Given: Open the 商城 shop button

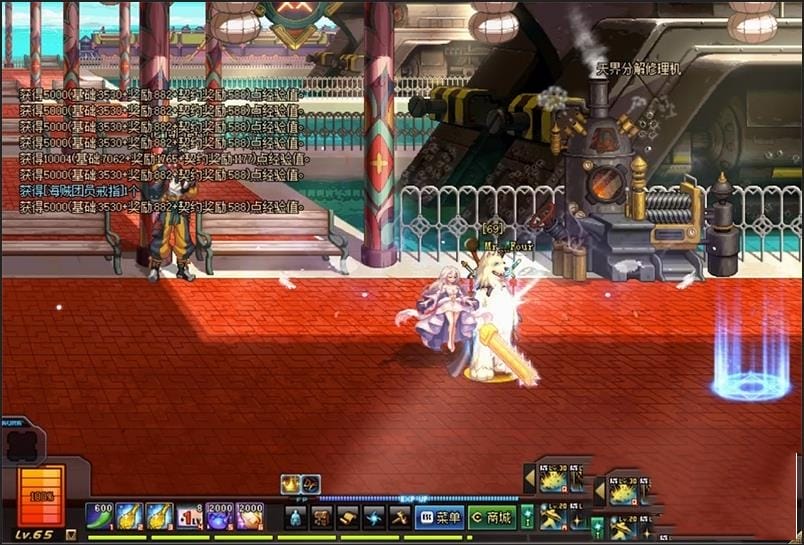Looking at the screenshot, I should pos(492,517).
